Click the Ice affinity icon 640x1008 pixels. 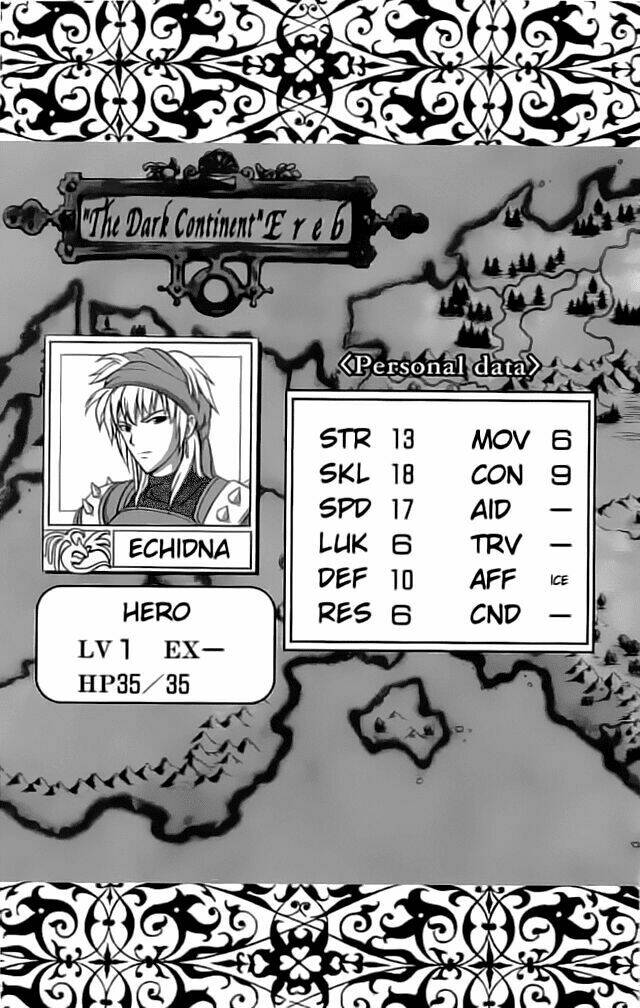tap(559, 580)
